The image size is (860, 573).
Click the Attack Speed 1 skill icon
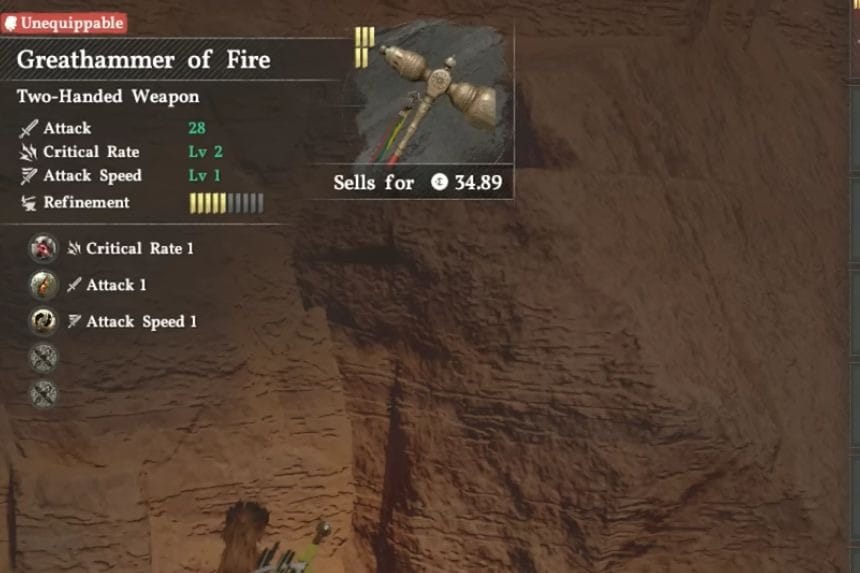pos(43,321)
